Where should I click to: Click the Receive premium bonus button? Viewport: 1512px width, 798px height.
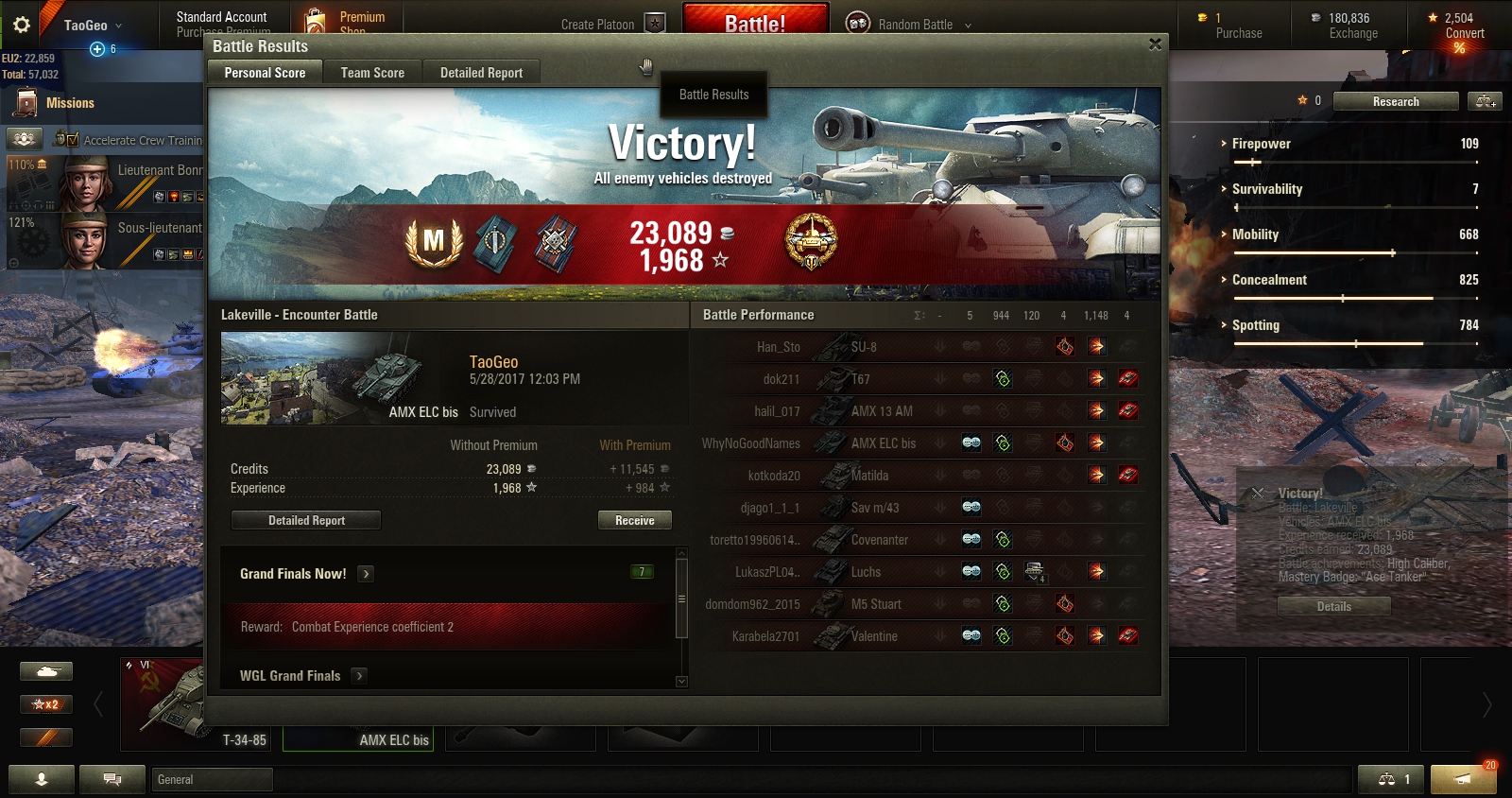634,520
